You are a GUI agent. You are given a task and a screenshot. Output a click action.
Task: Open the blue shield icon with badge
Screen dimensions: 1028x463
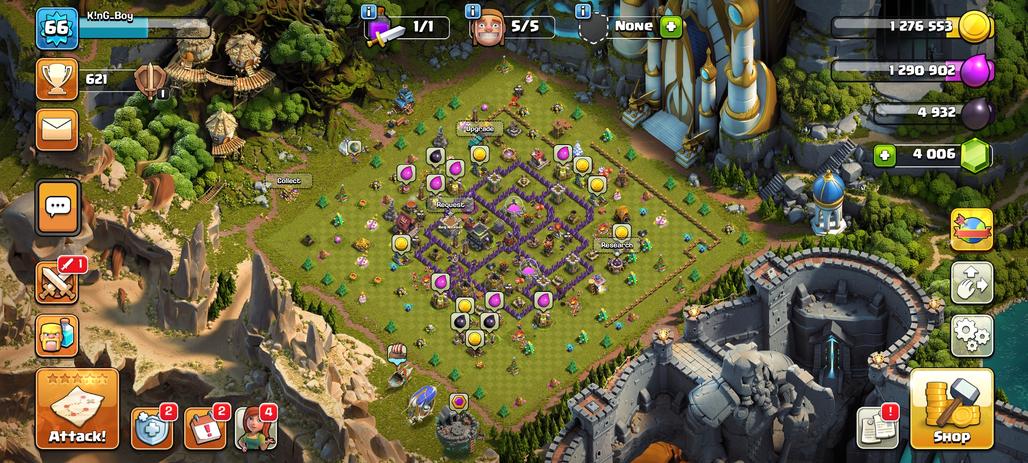(x=150, y=428)
